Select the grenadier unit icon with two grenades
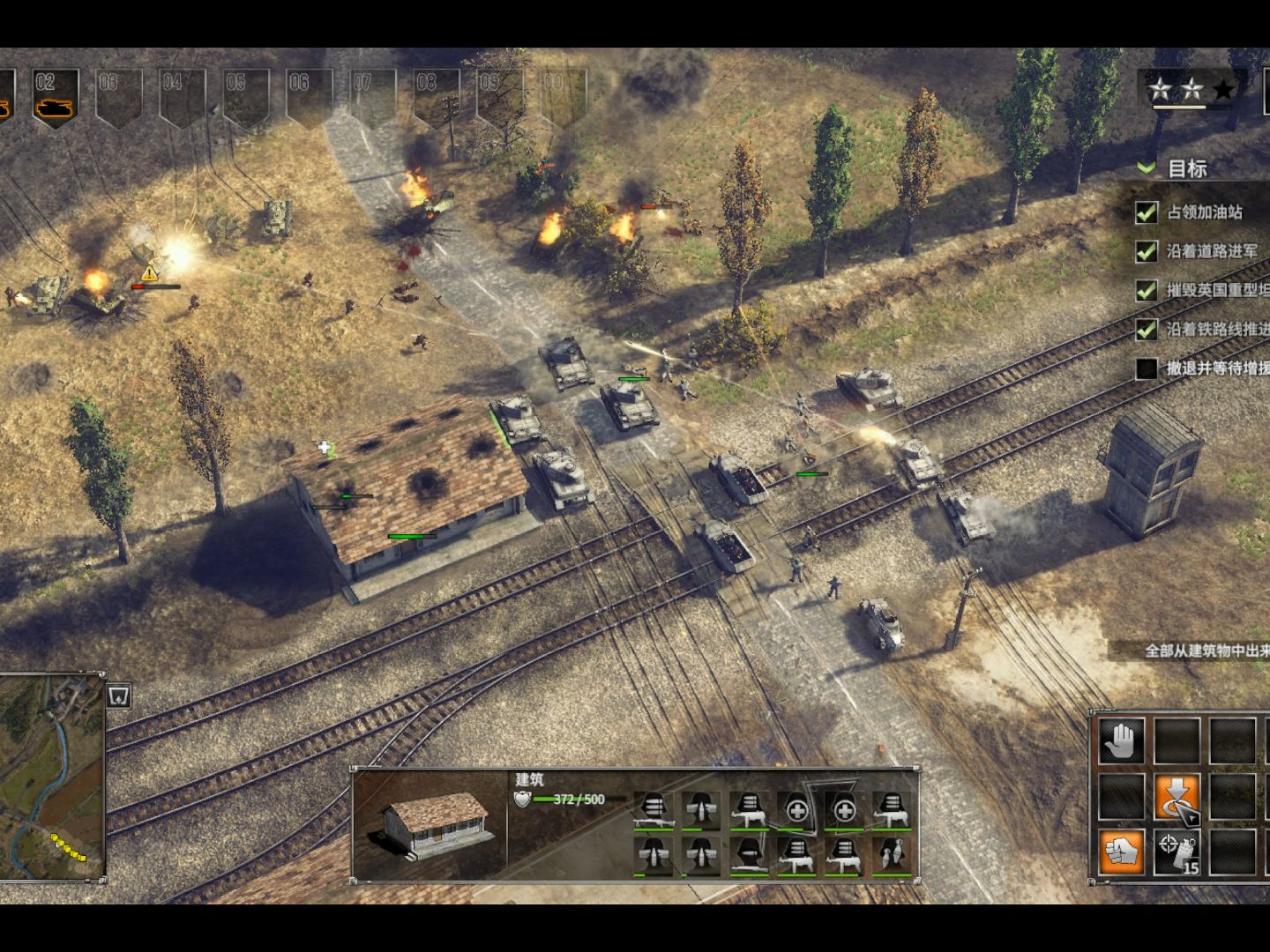The height and width of the screenshot is (952, 1270). point(892,855)
